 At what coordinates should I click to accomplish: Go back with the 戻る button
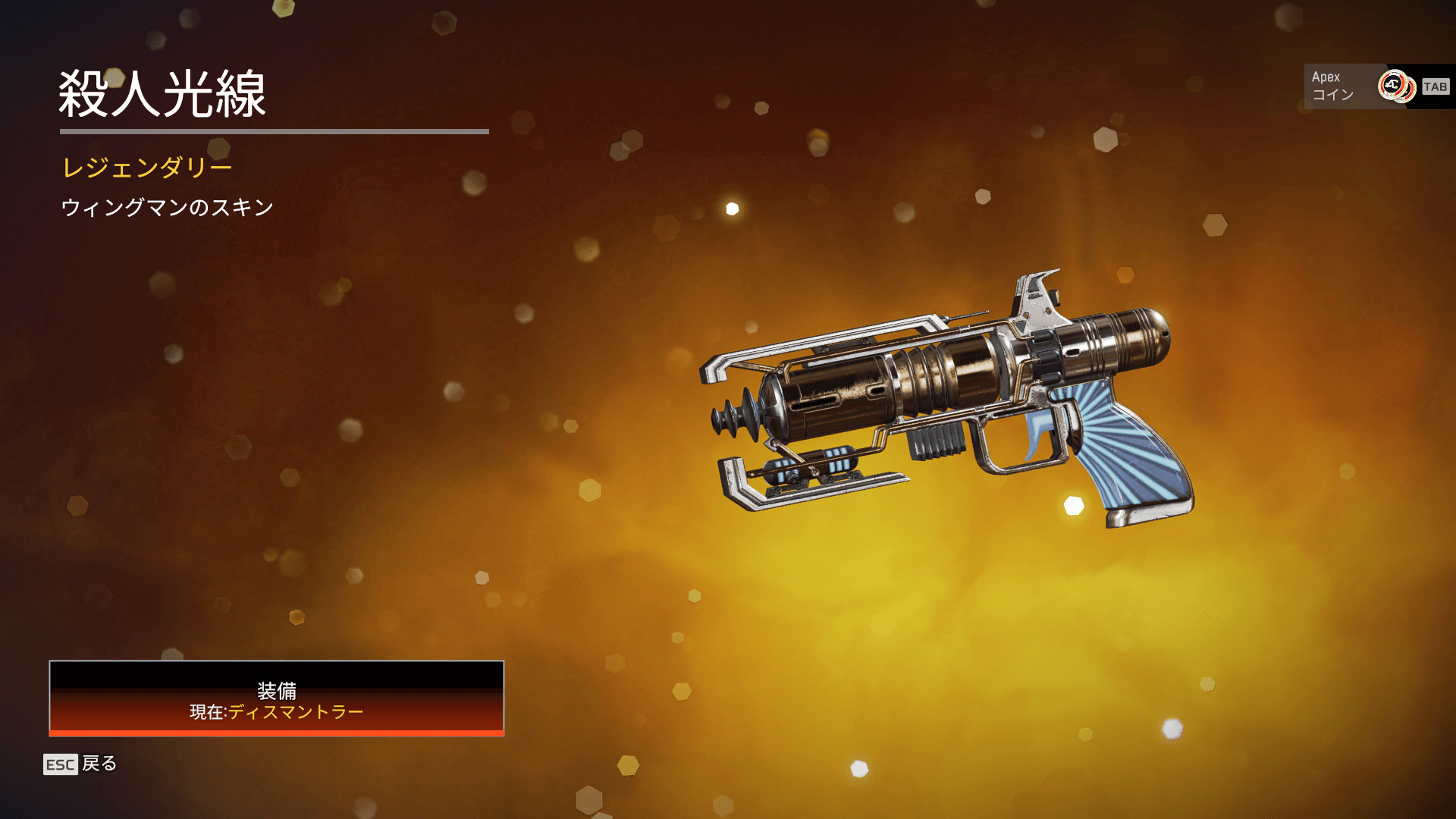click(x=80, y=764)
